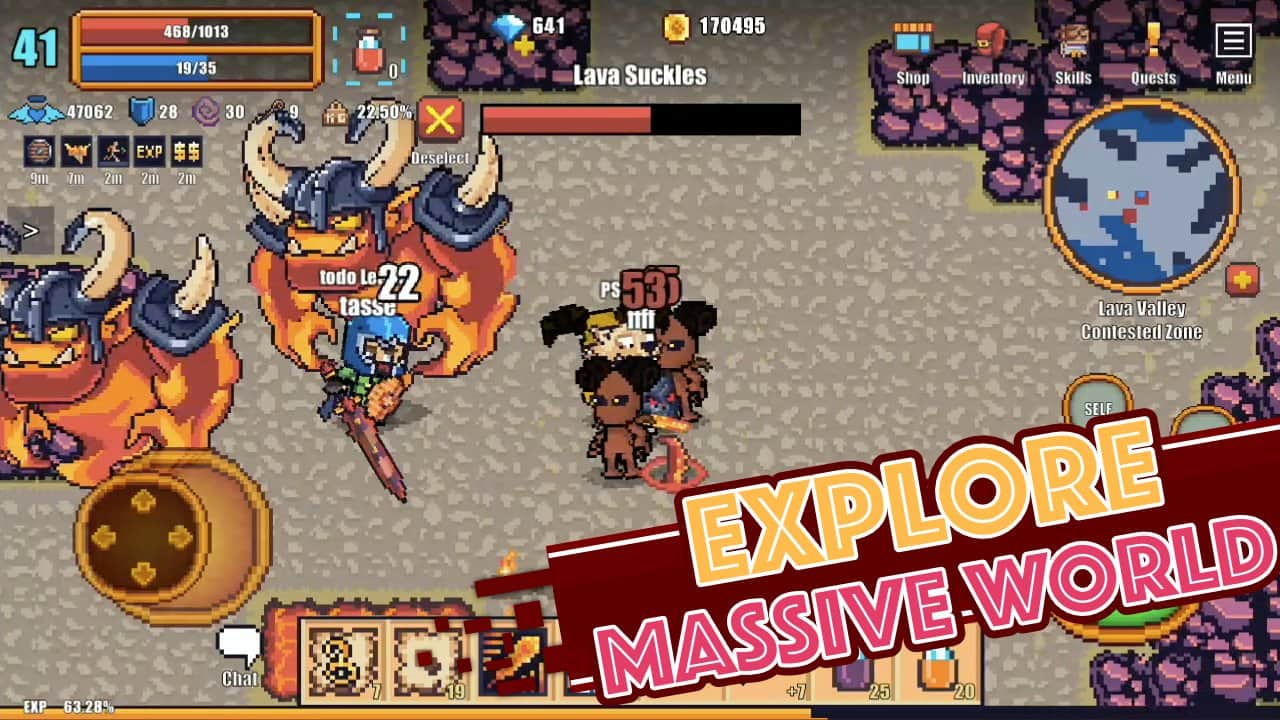Open the hamburger Menu
Viewport: 1280px width, 720px height.
(1233, 40)
